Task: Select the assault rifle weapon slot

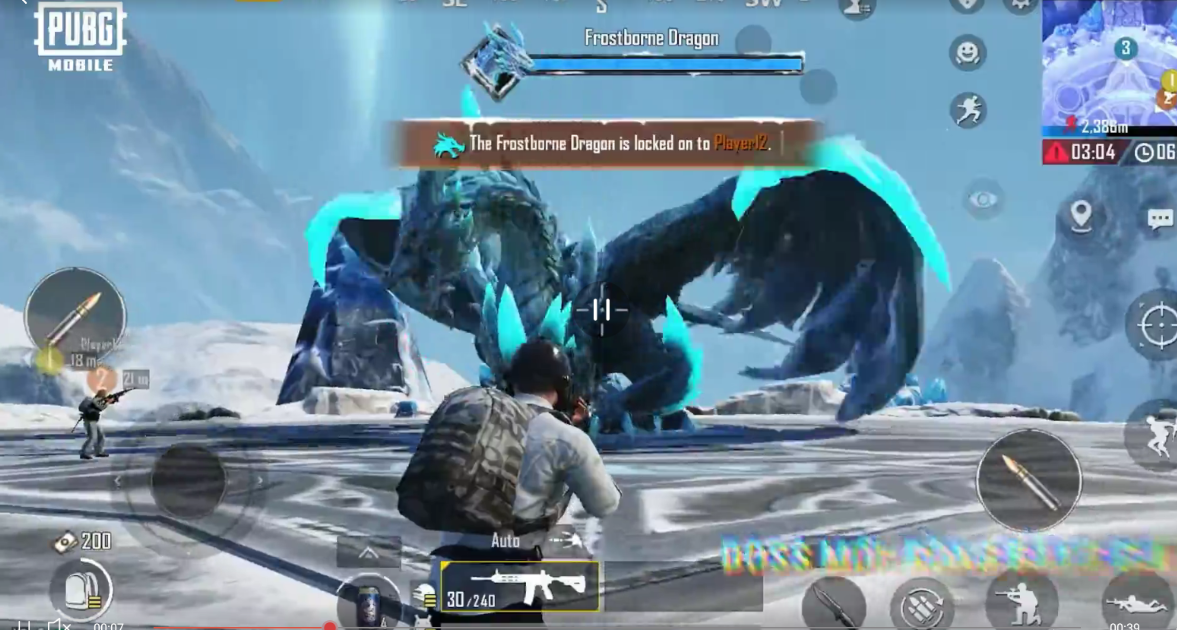Action: [x=520, y=586]
